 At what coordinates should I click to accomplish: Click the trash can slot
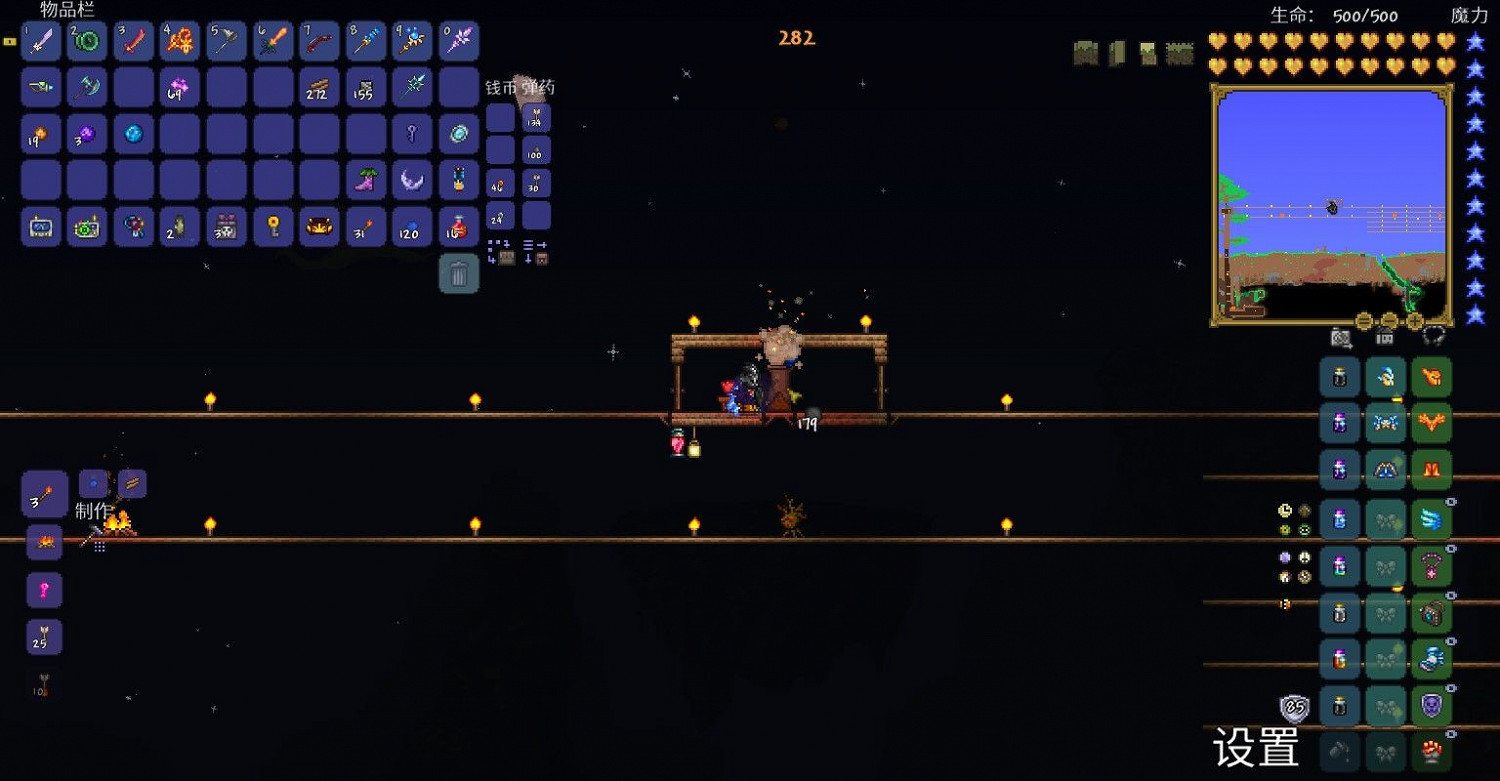click(x=459, y=273)
